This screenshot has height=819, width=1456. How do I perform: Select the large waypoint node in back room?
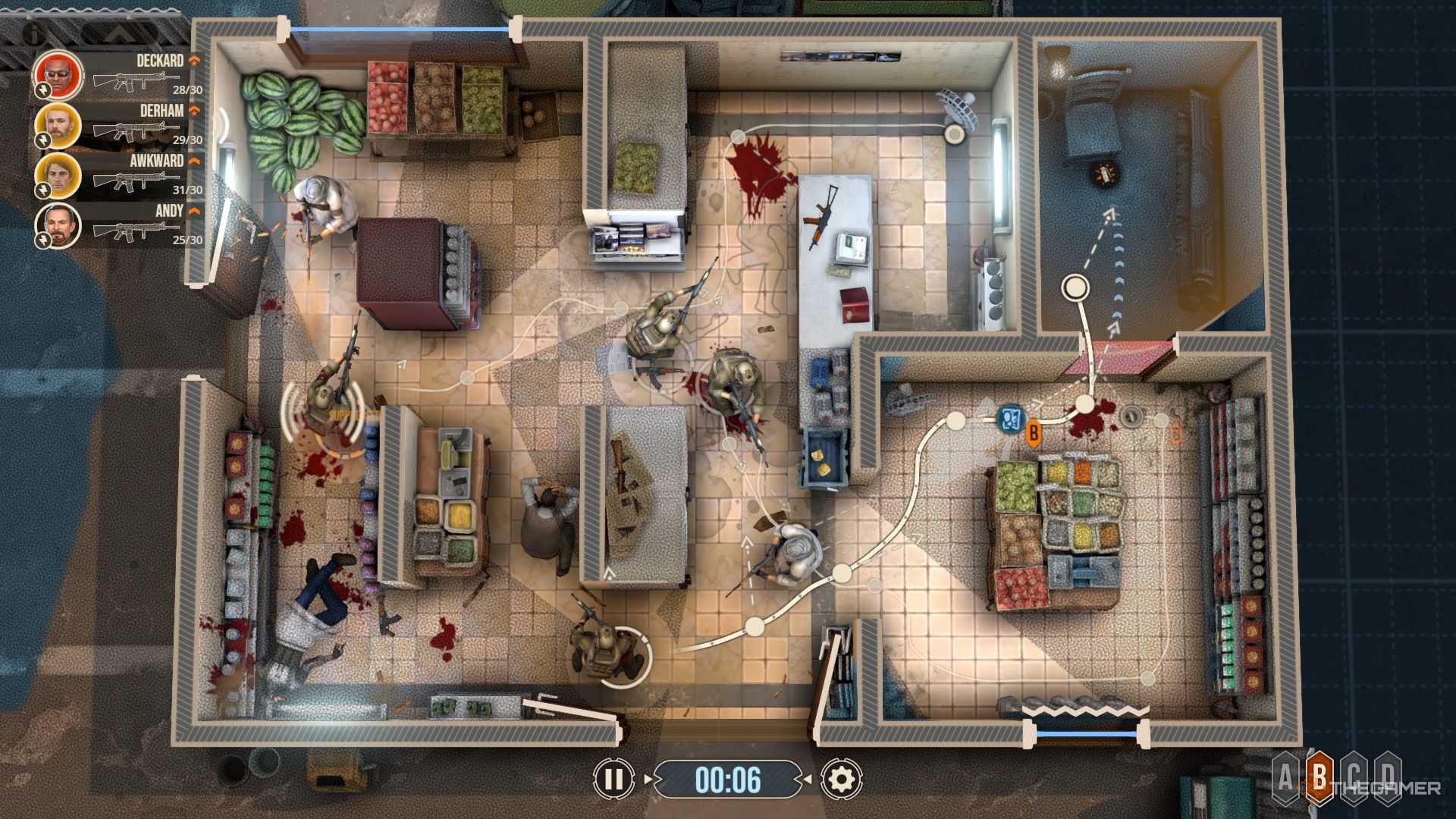tap(1073, 287)
